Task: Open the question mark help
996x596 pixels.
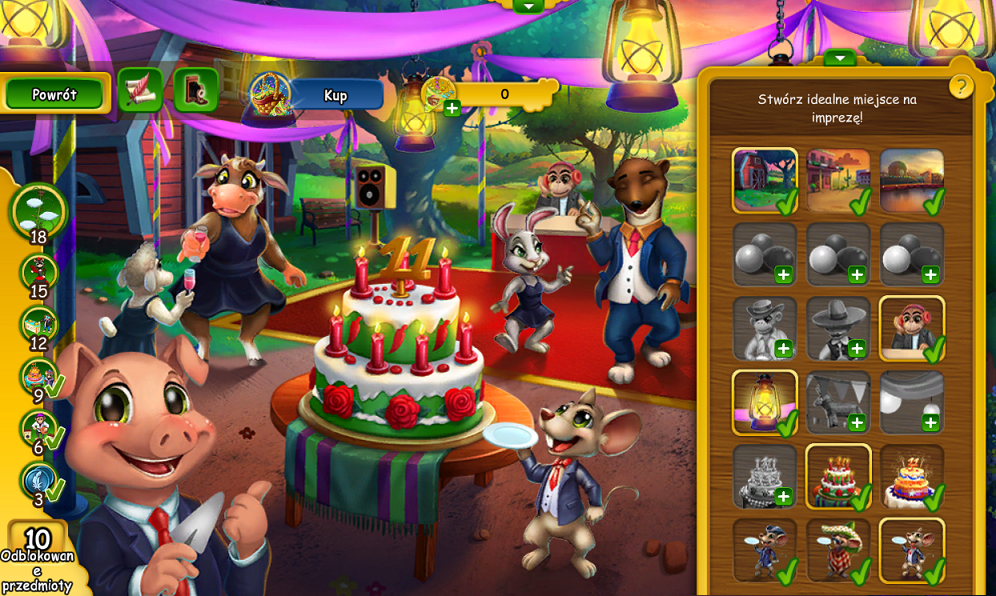Action: [x=961, y=86]
